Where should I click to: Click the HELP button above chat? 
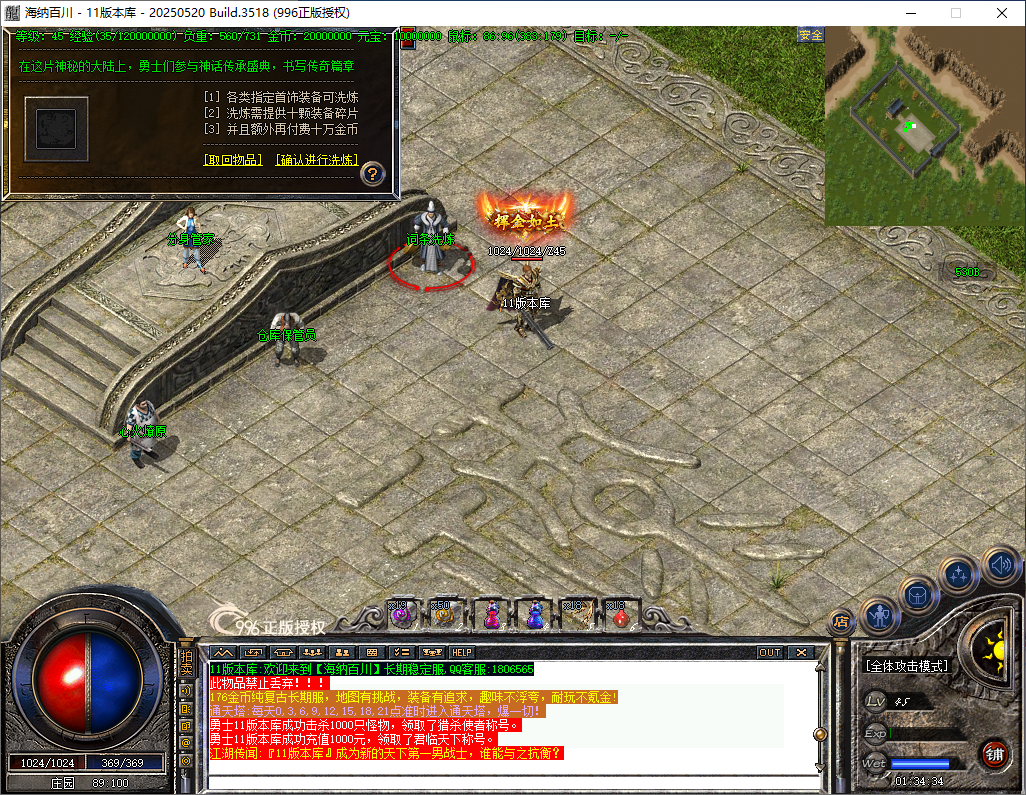(x=462, y=652)
